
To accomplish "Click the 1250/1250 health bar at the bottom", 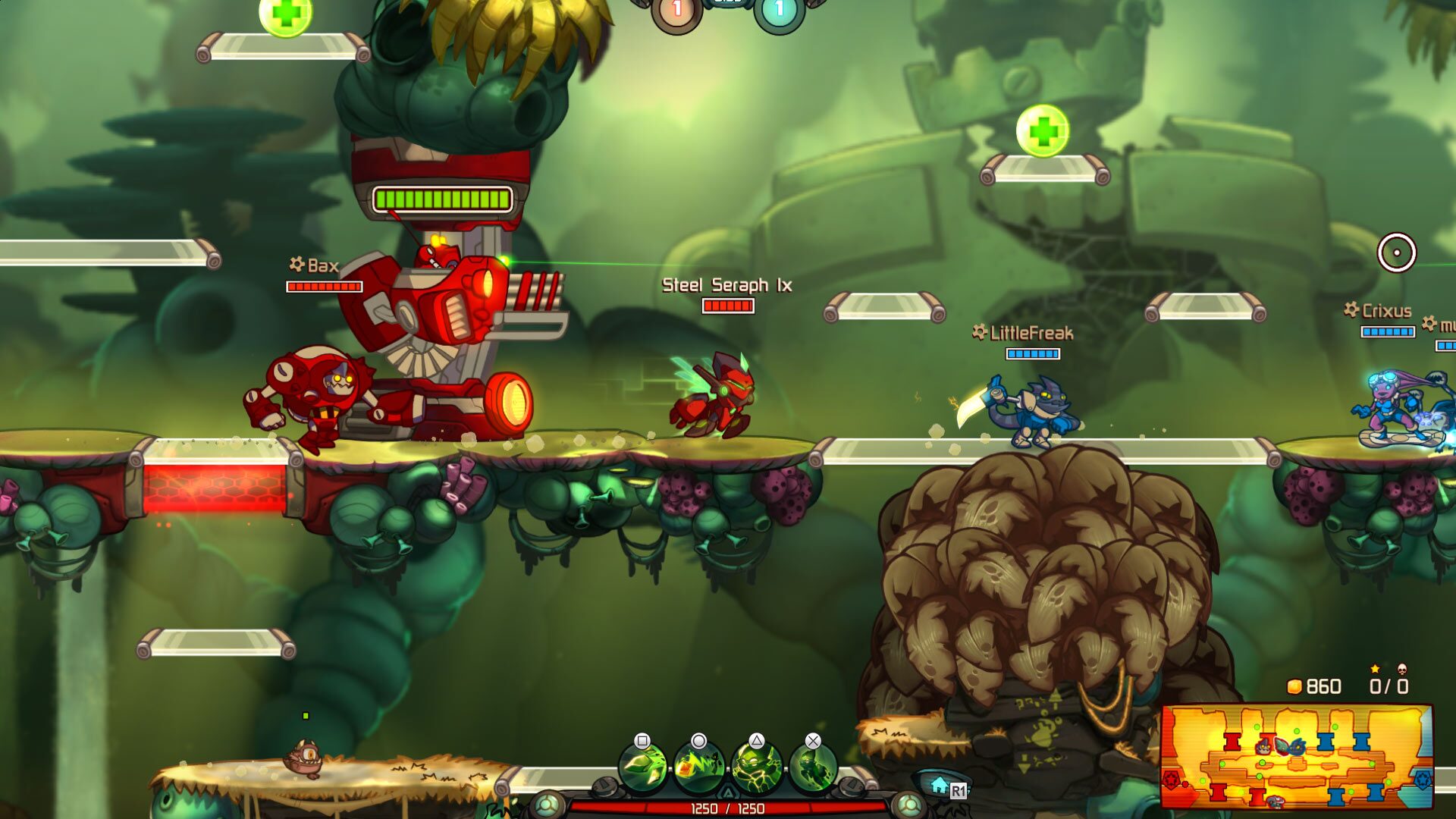I will click(x=726, y=809).
